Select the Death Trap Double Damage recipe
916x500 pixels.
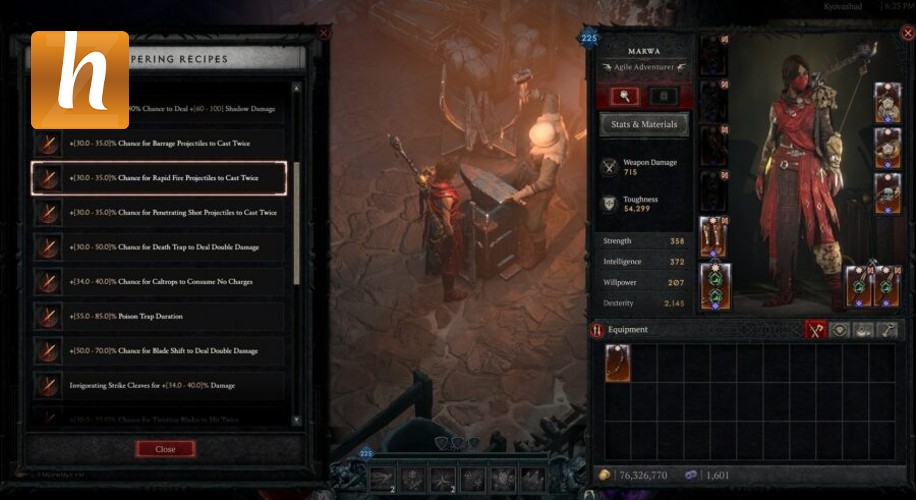coord(160,247)
